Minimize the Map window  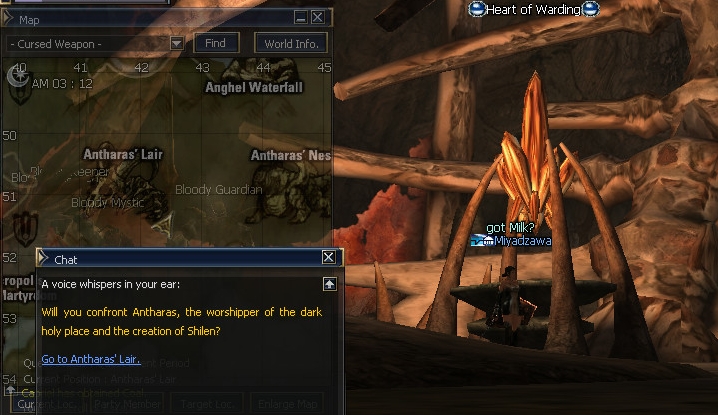click(x=301, y=18)
